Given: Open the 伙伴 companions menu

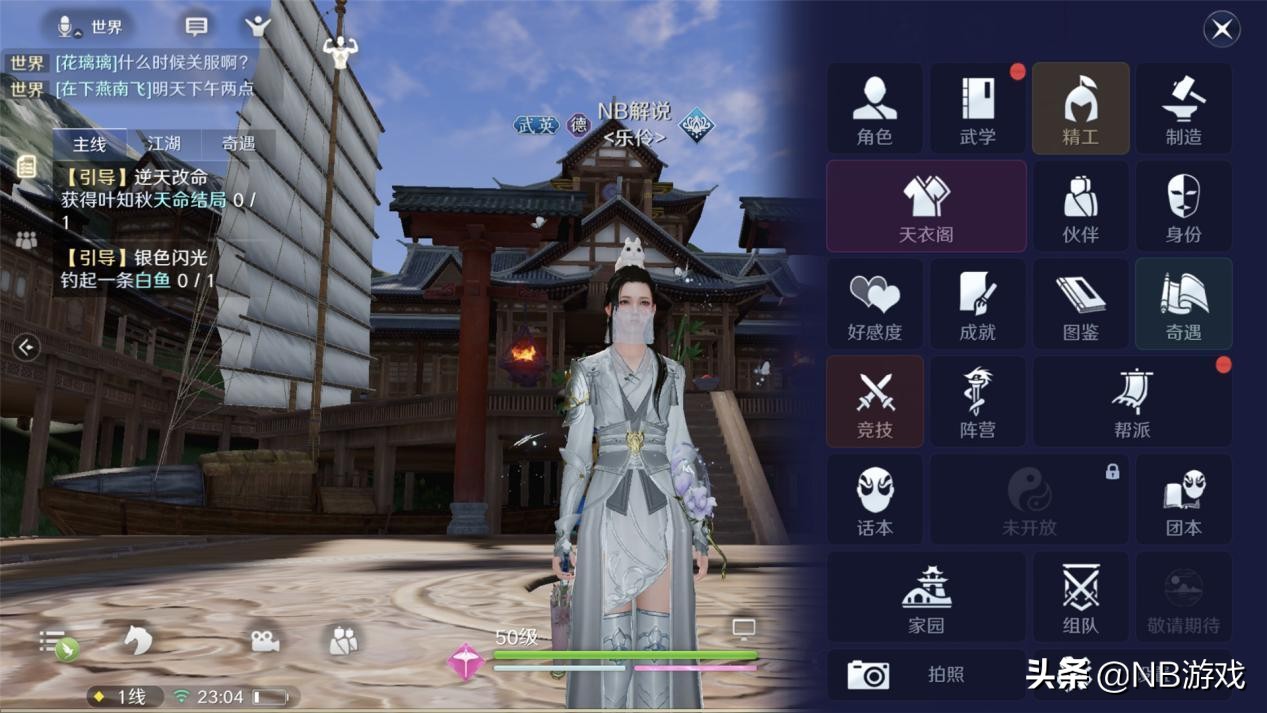Looking at the screenshot, I should 1080,206.
